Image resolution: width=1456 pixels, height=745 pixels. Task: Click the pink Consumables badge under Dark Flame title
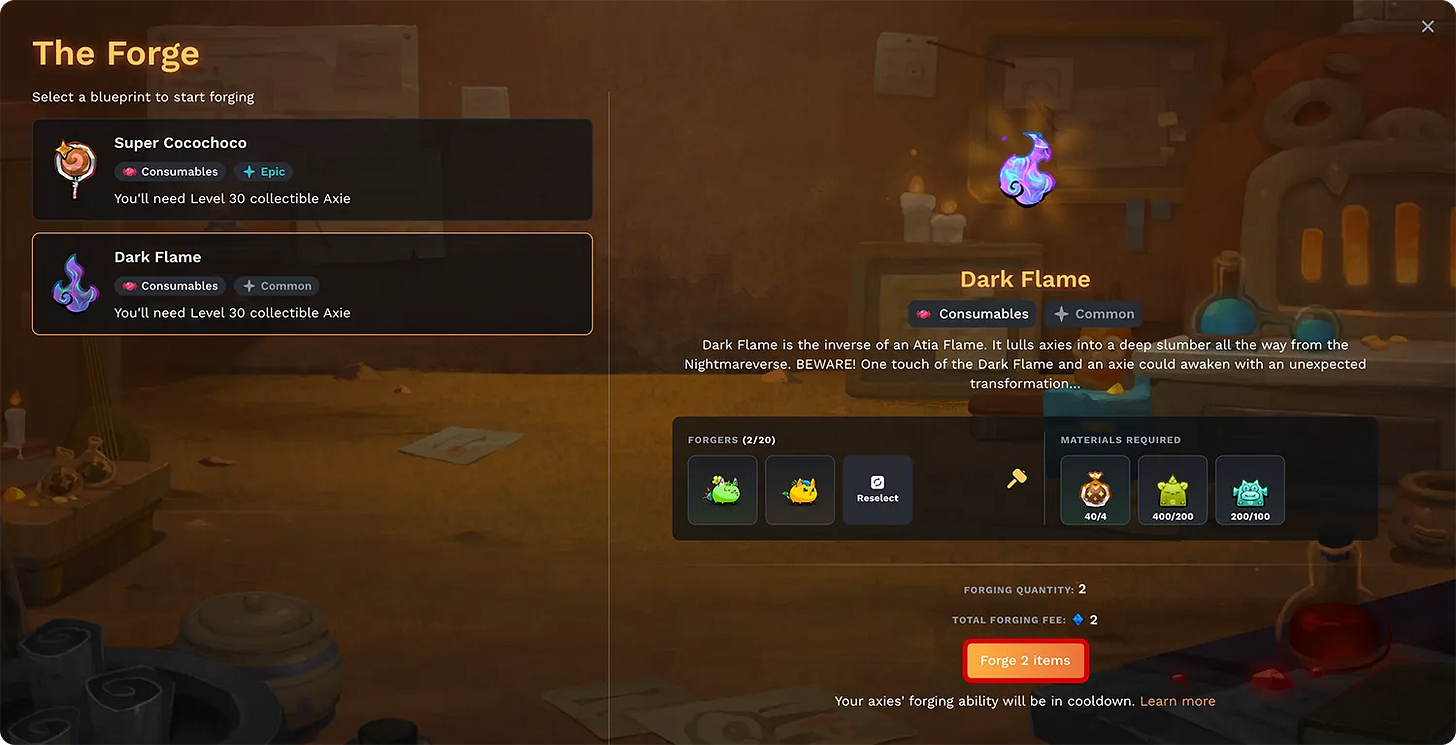point(972,313)
